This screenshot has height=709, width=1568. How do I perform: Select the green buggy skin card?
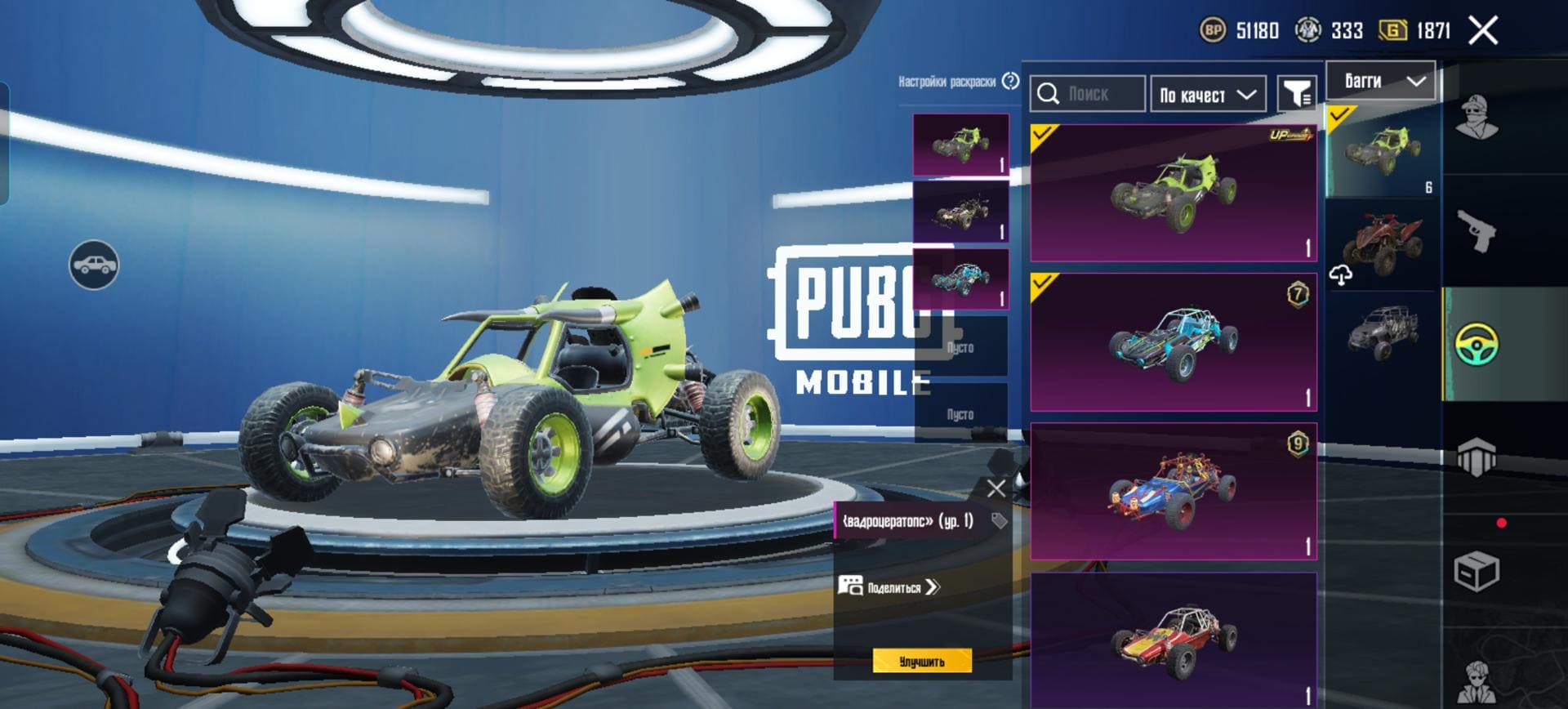1173,194
